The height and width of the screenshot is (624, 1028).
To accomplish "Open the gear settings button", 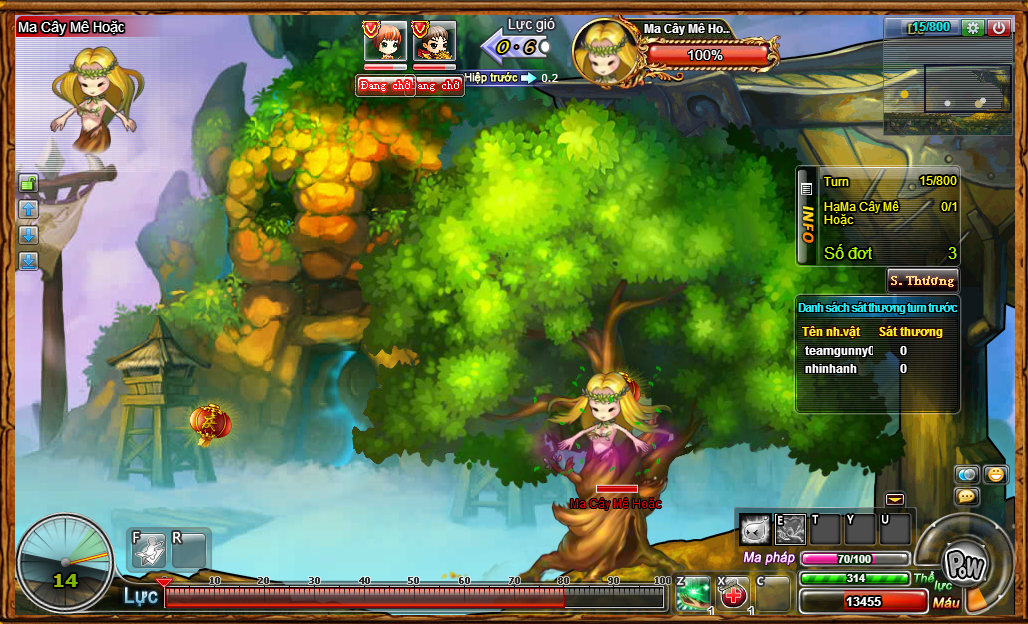I will click(972, 28).
